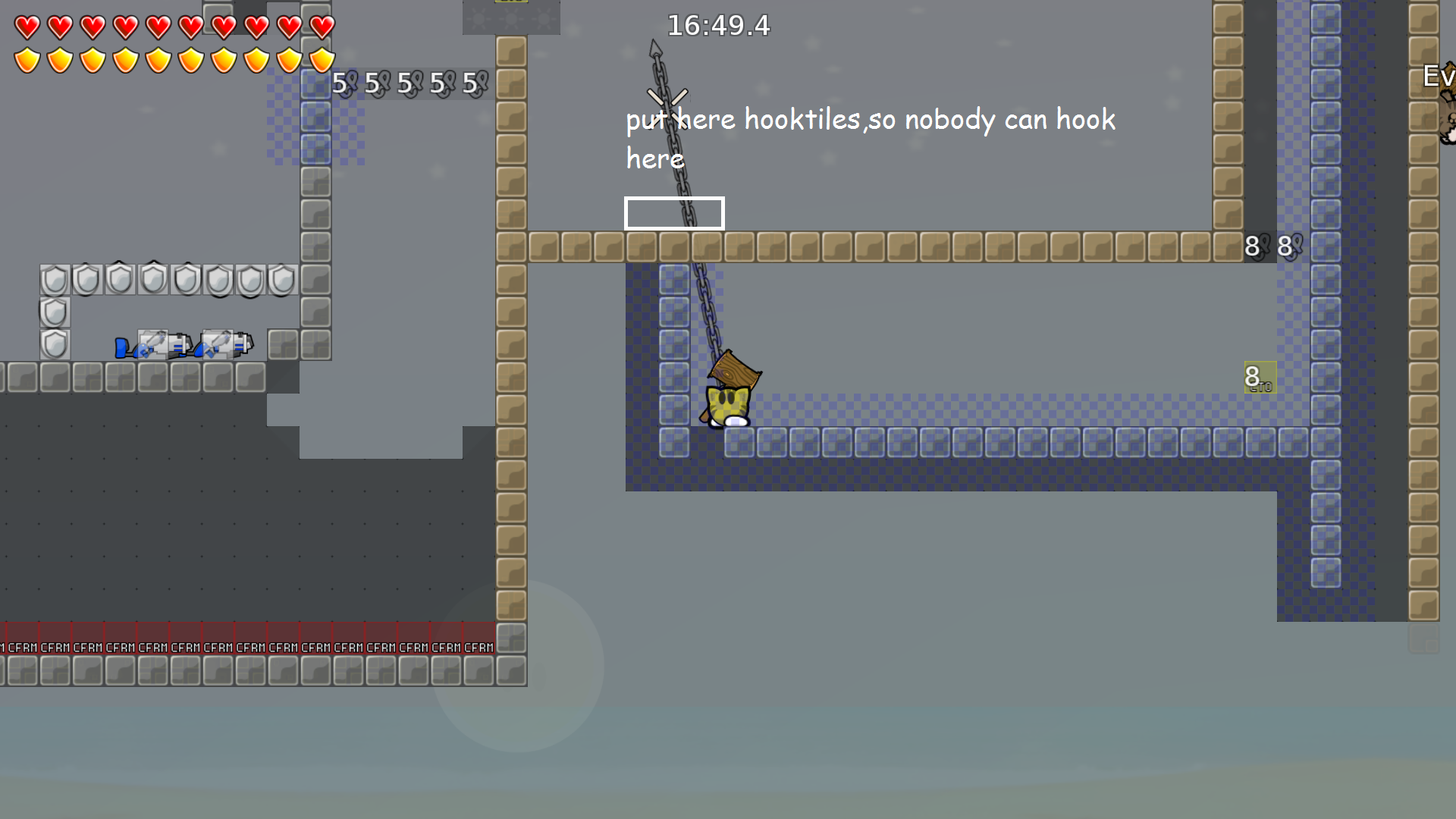
Task: Click the white rectangle outline under the message
Action: pos(673,213)
